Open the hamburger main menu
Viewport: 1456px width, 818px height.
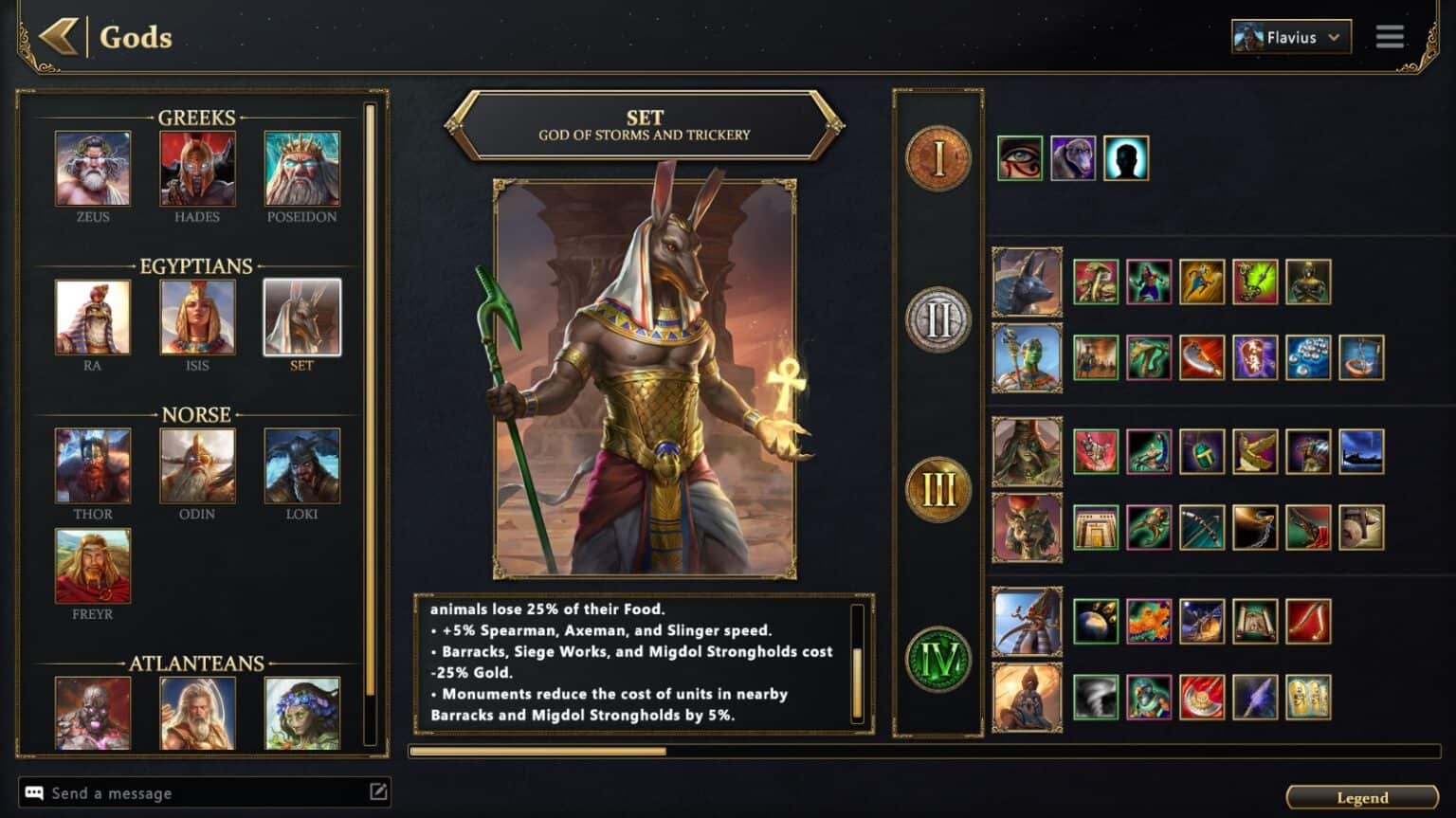pyautogui.click(x=1390, y=37)
